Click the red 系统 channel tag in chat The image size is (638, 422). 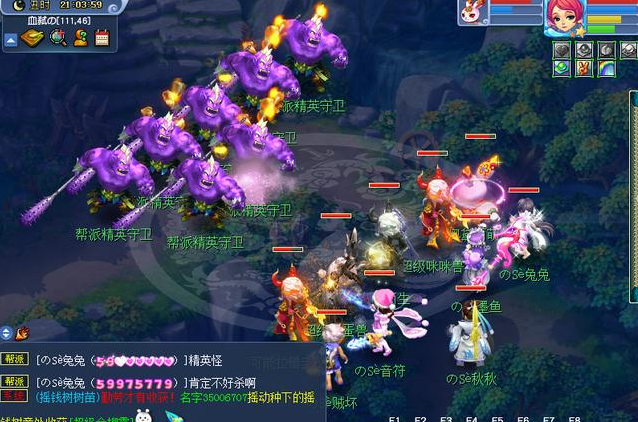pyautogui.click(x=14, y=396)
